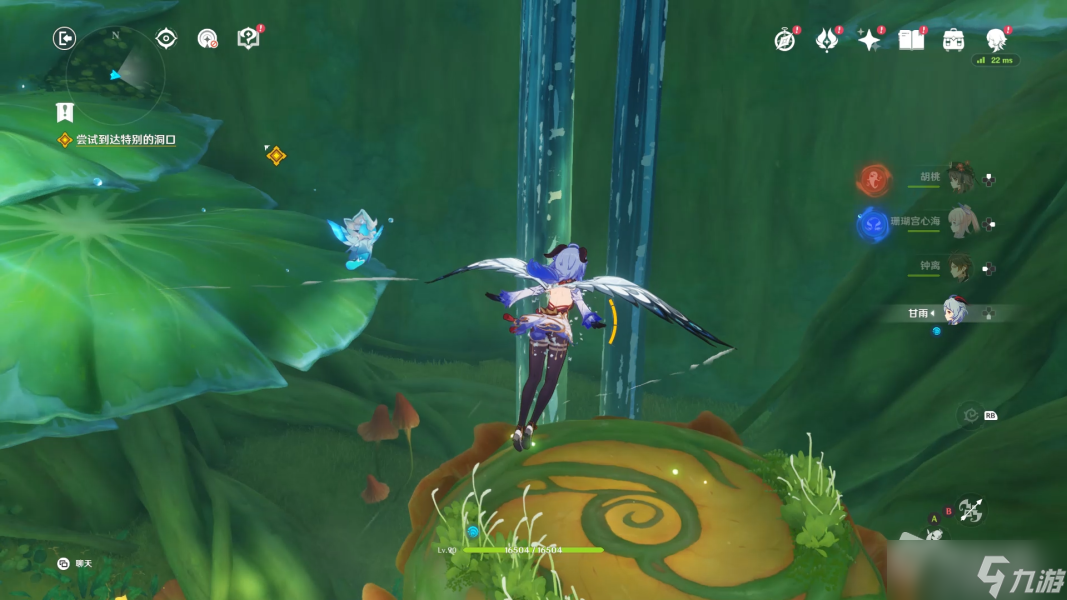
Task: Open the tutorial book with question mark
Action: (x=248, y=39)
